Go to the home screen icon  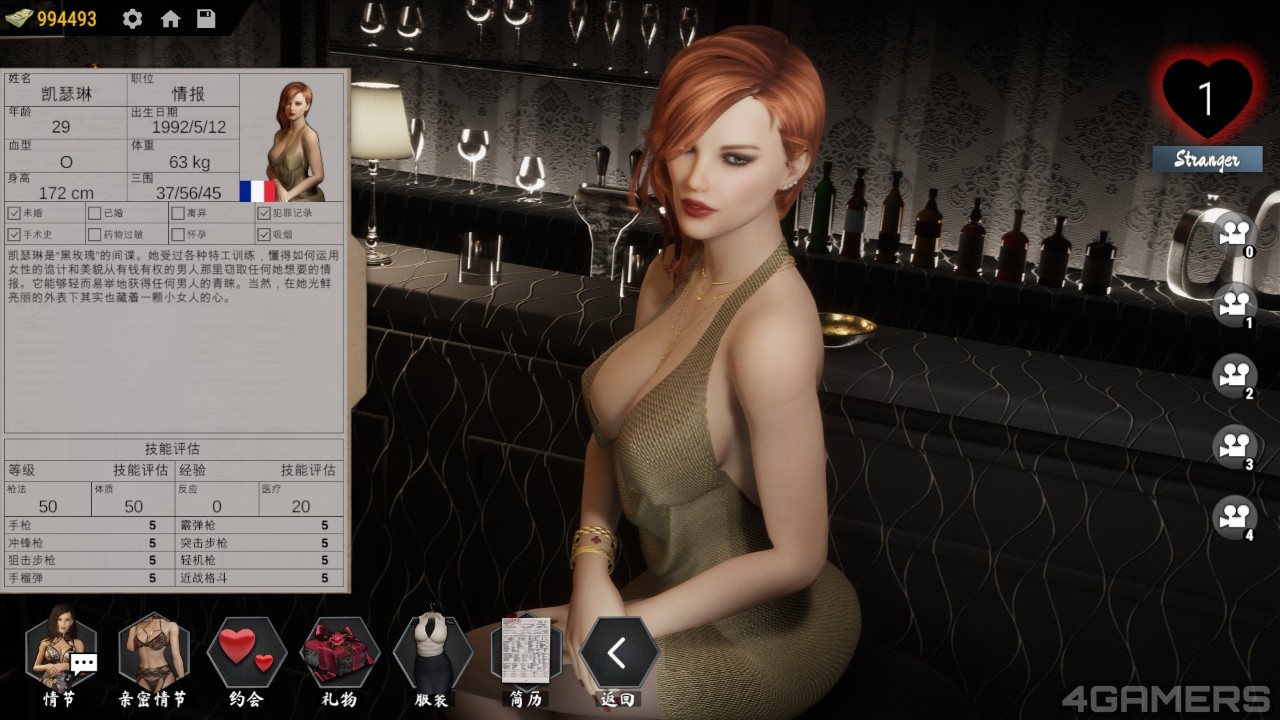coord(170,19)
